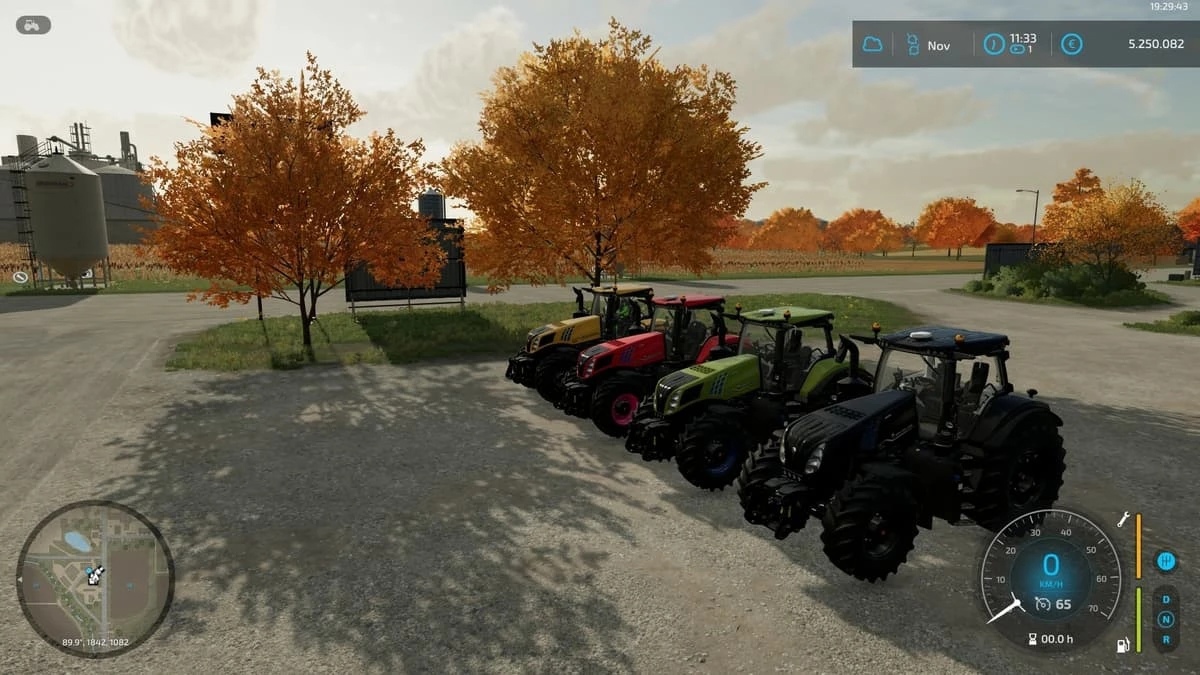The height and width of the screenshot is (675, 1200).
Task: Click the time-scale fast-forward icon under the clock
Action: (x=1017, y=49)
